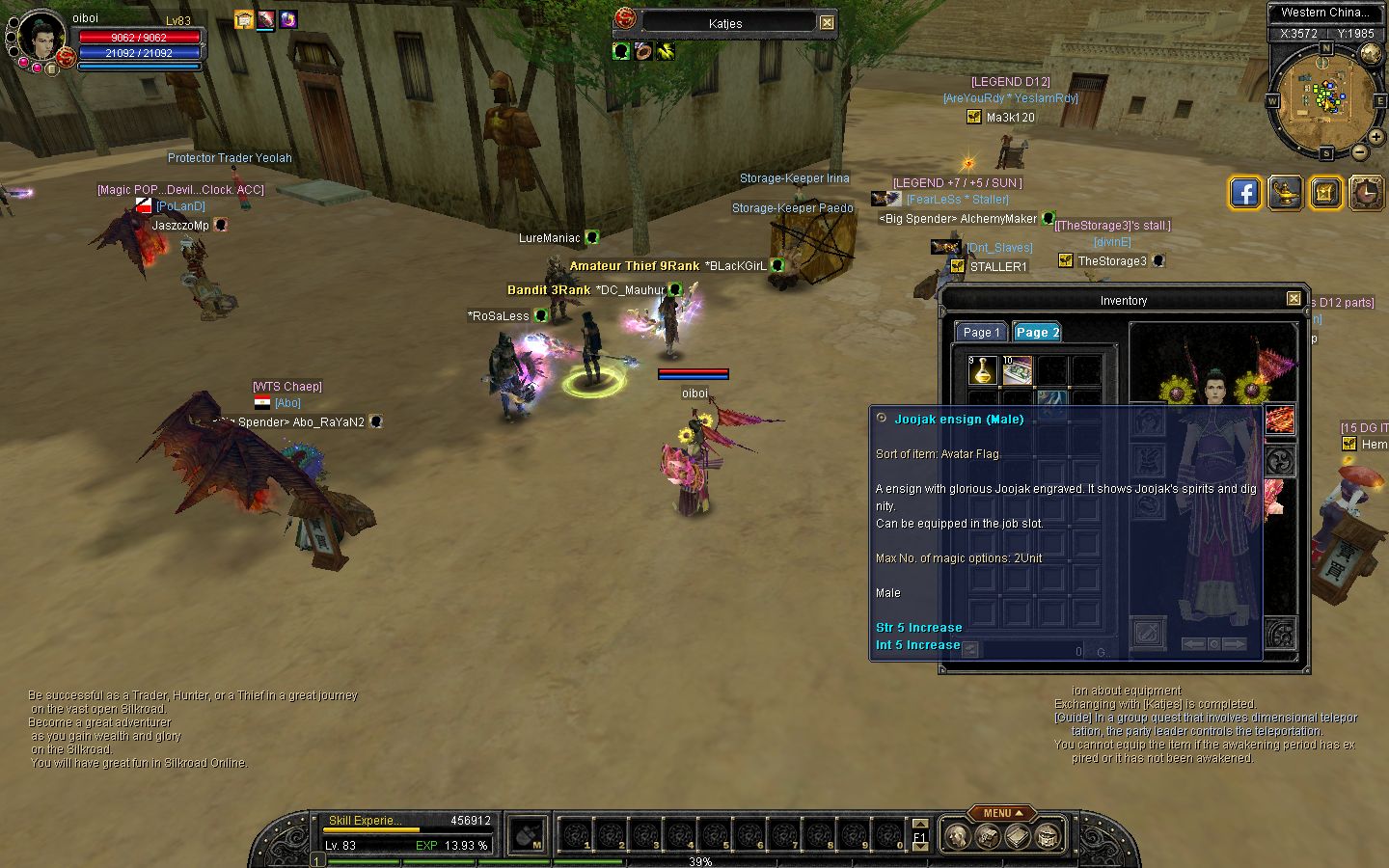
Task: Open the Facebook shortcut button
Action: point(1245,193)
